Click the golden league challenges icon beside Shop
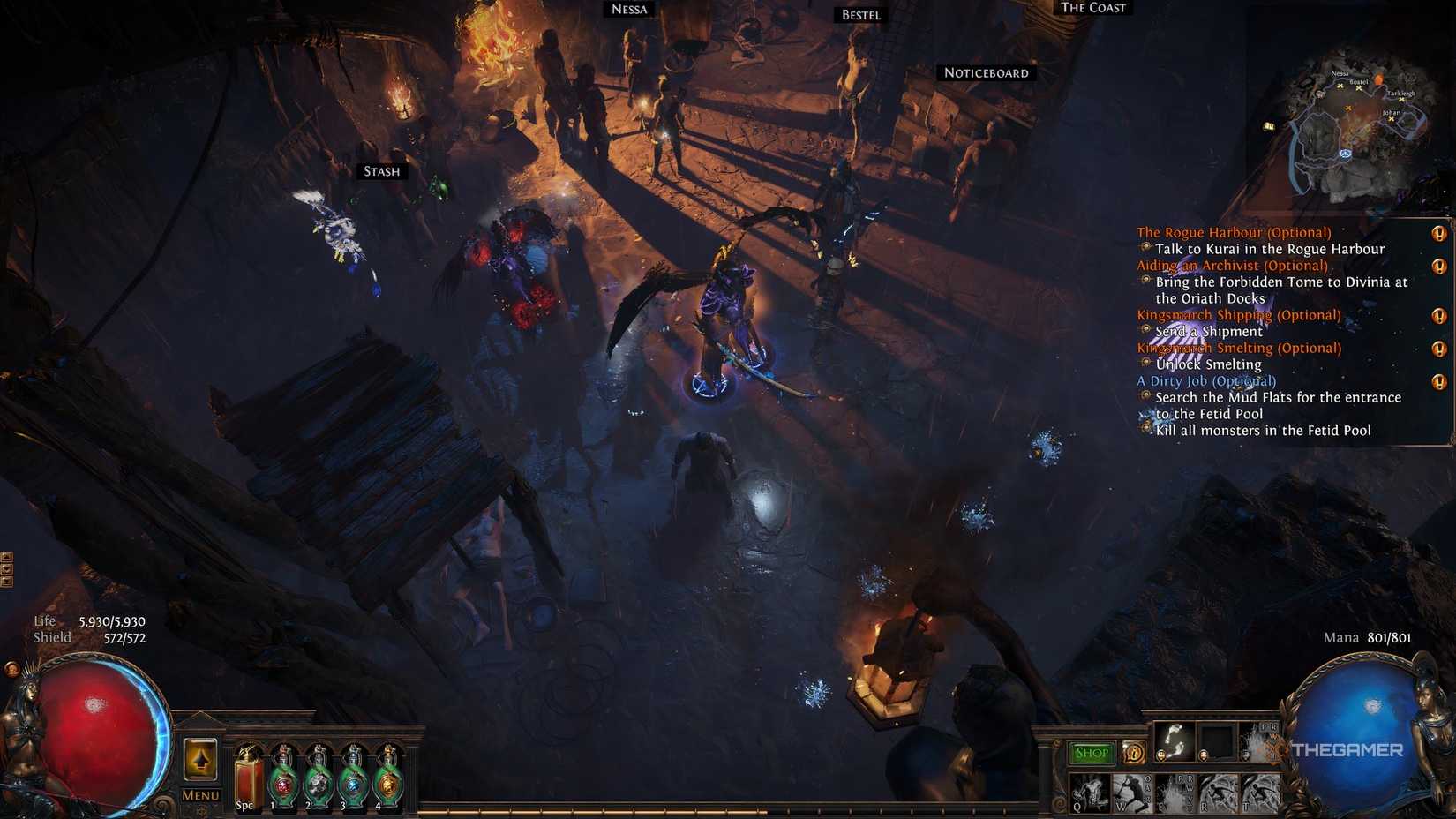1456x819 pixels. pos(1134,754)
